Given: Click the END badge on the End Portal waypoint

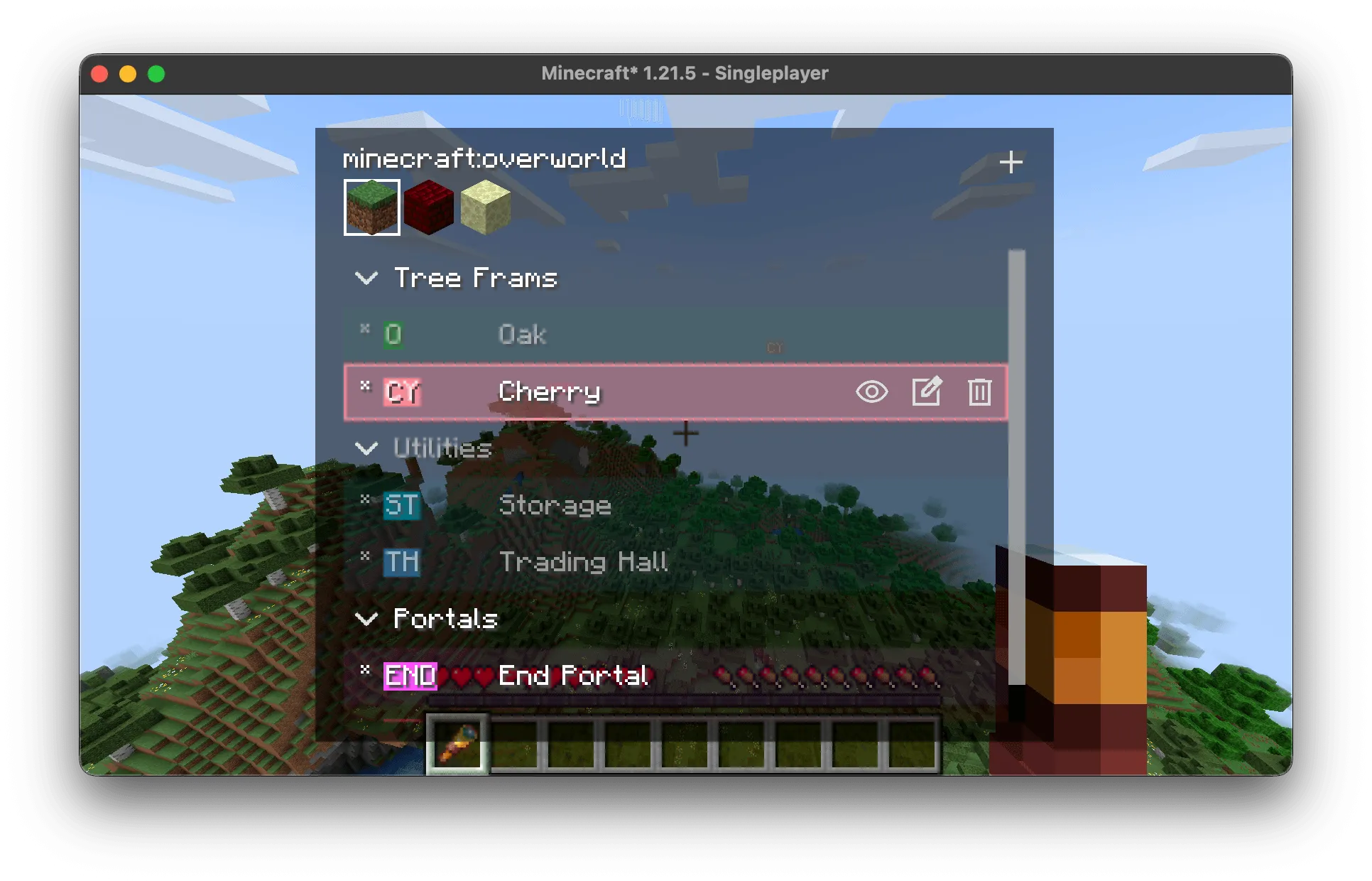Looking at the screenshot, I should pos(409,676).
